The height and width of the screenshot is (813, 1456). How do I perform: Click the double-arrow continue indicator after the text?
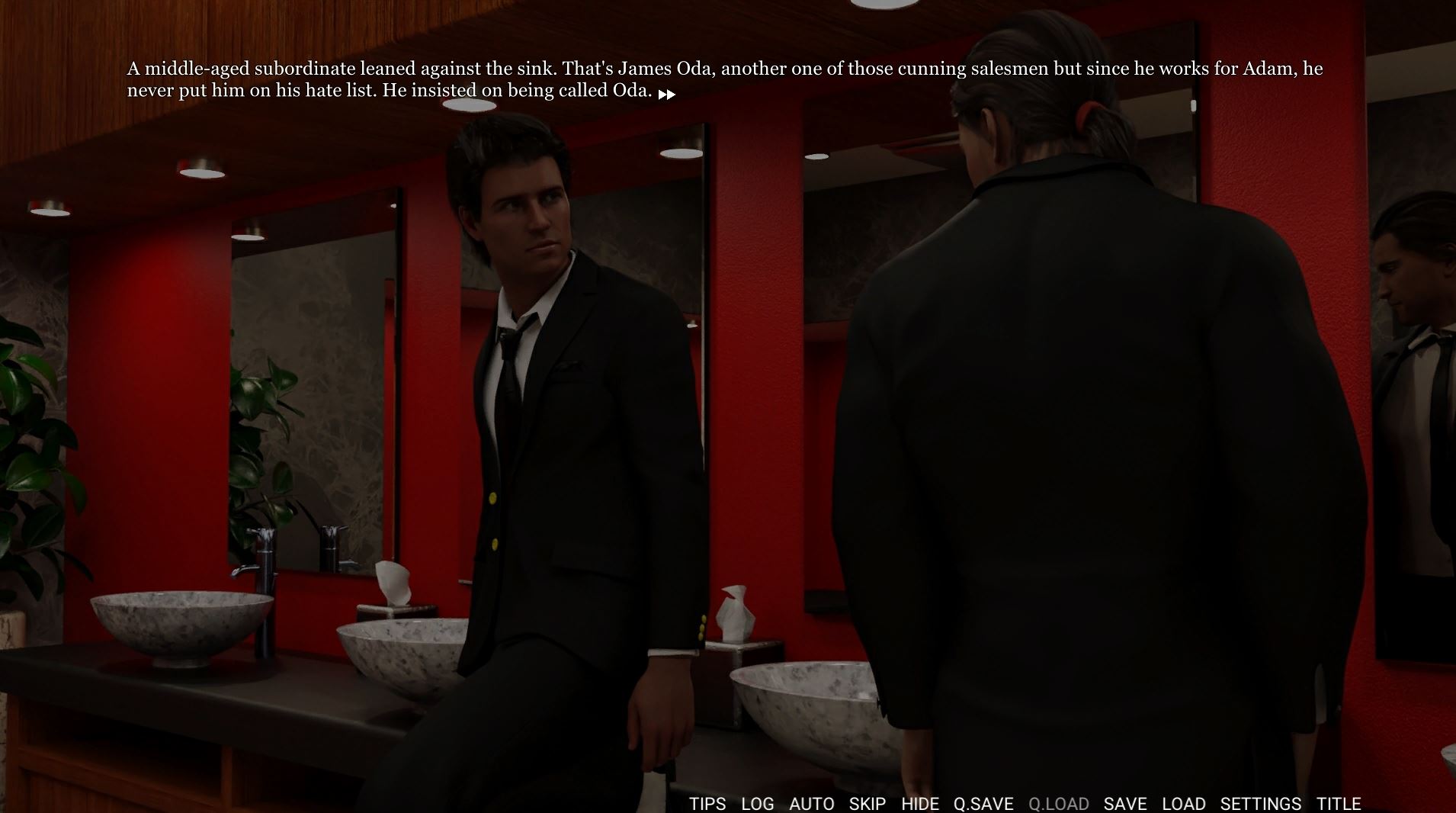pos(666,95)
